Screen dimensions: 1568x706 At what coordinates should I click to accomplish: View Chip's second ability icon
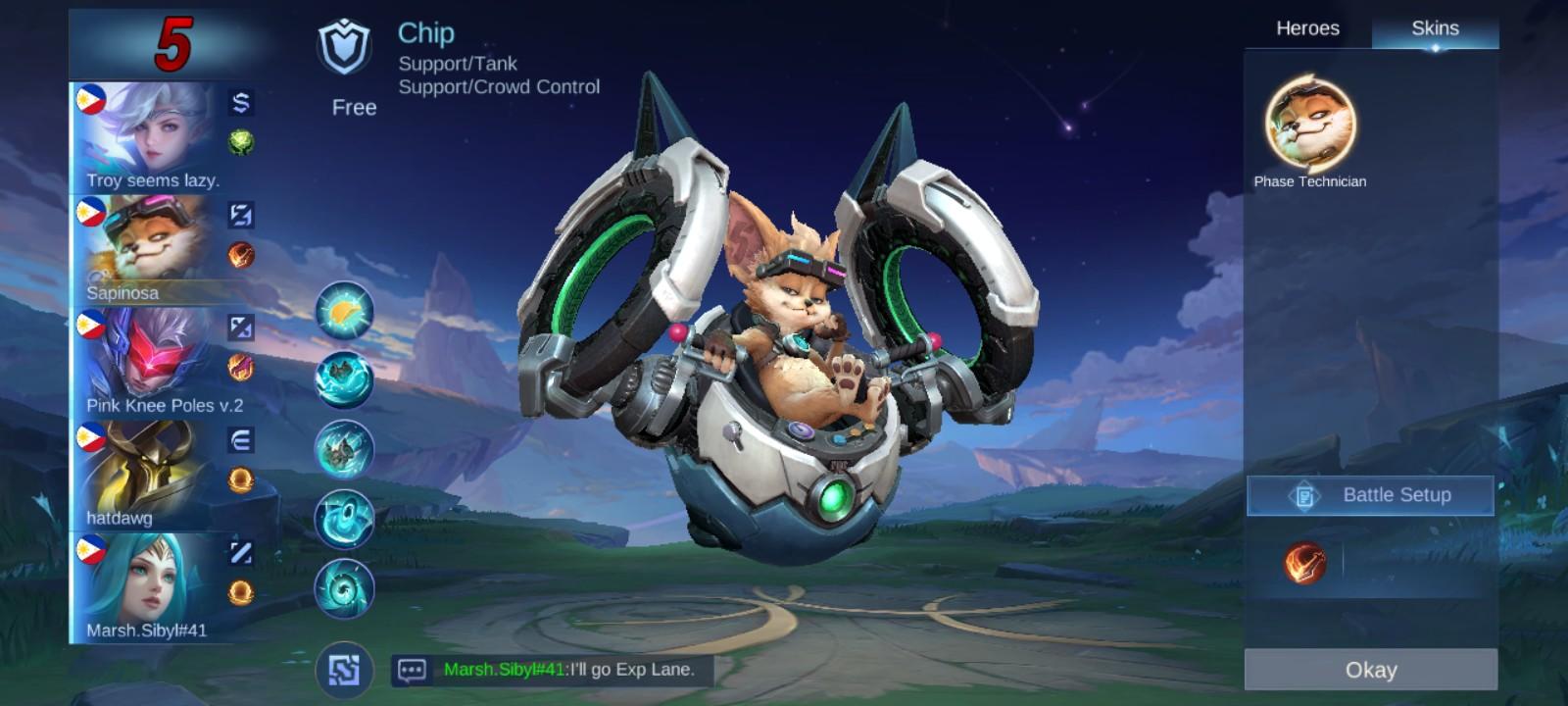click(x=343, y=374)
